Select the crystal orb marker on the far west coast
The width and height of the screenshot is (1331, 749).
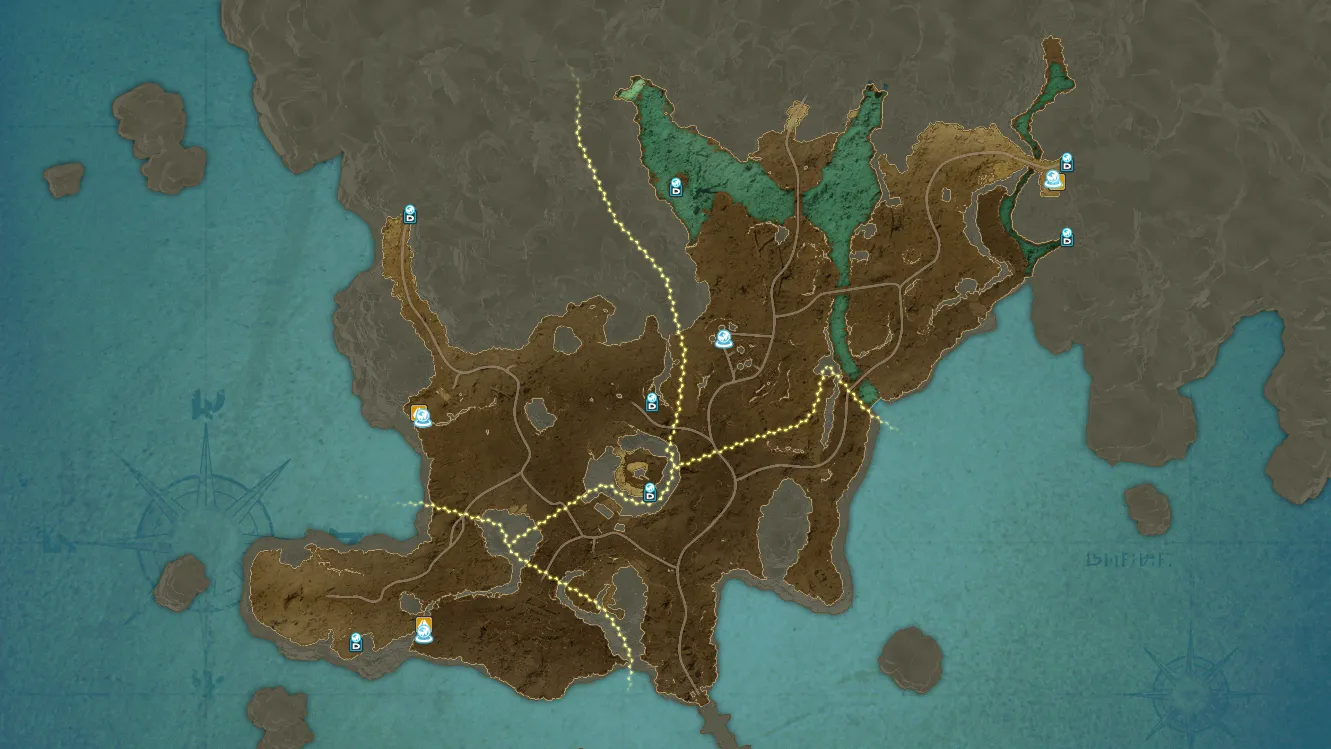click(x=422, y=416)
